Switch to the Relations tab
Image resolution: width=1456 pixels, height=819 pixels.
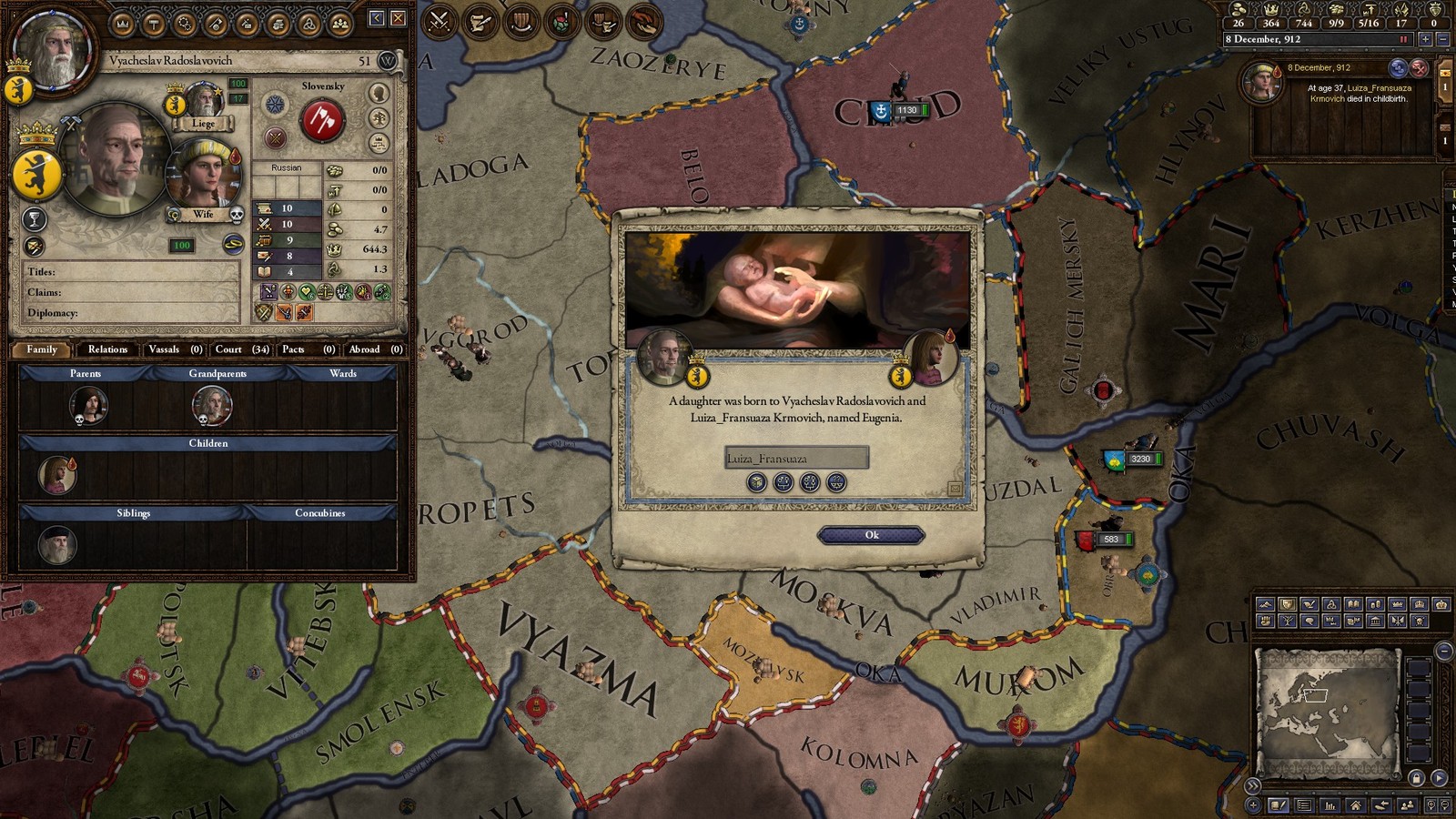[107, 349]
